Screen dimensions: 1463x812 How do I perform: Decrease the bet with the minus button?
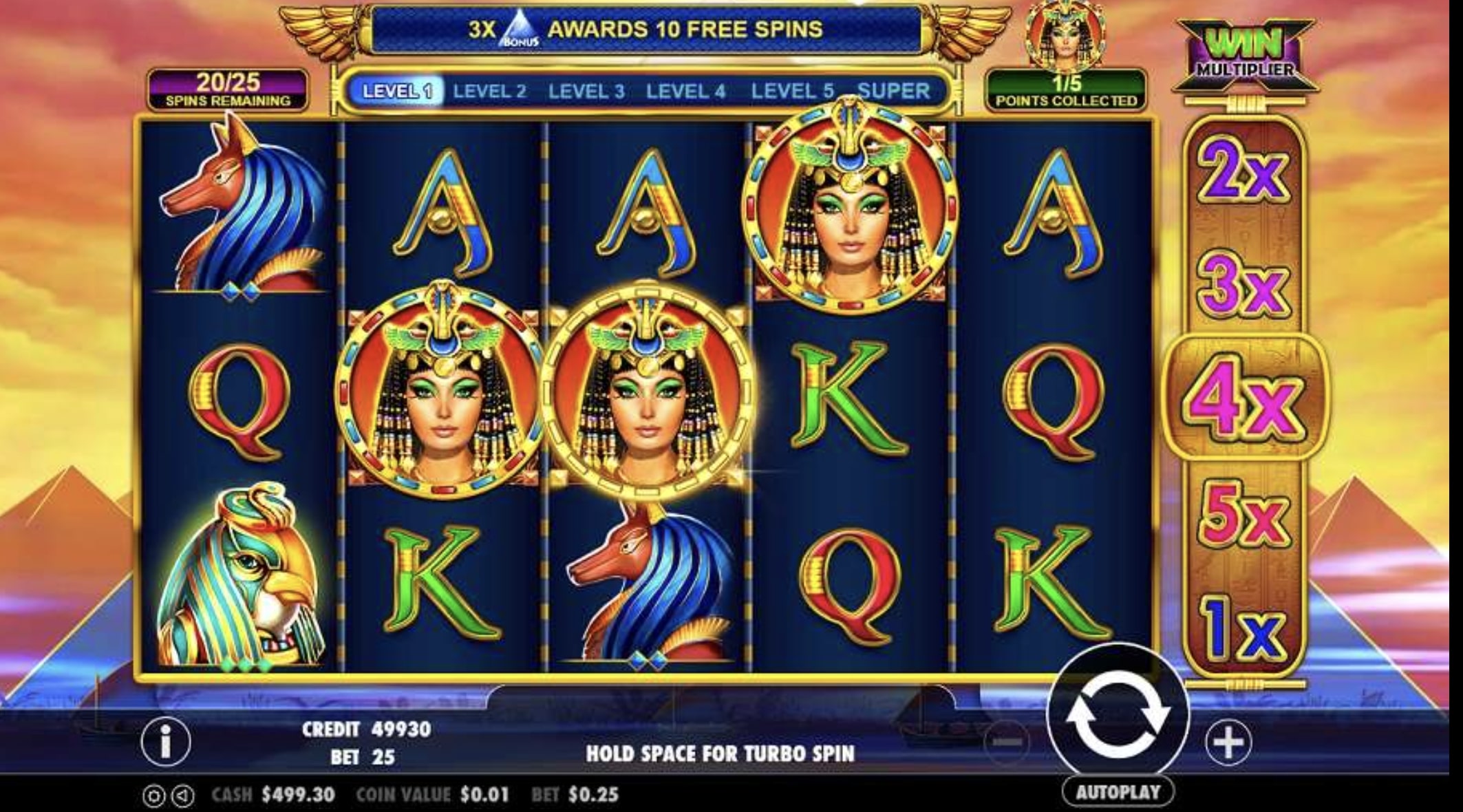coord(1007,742)
